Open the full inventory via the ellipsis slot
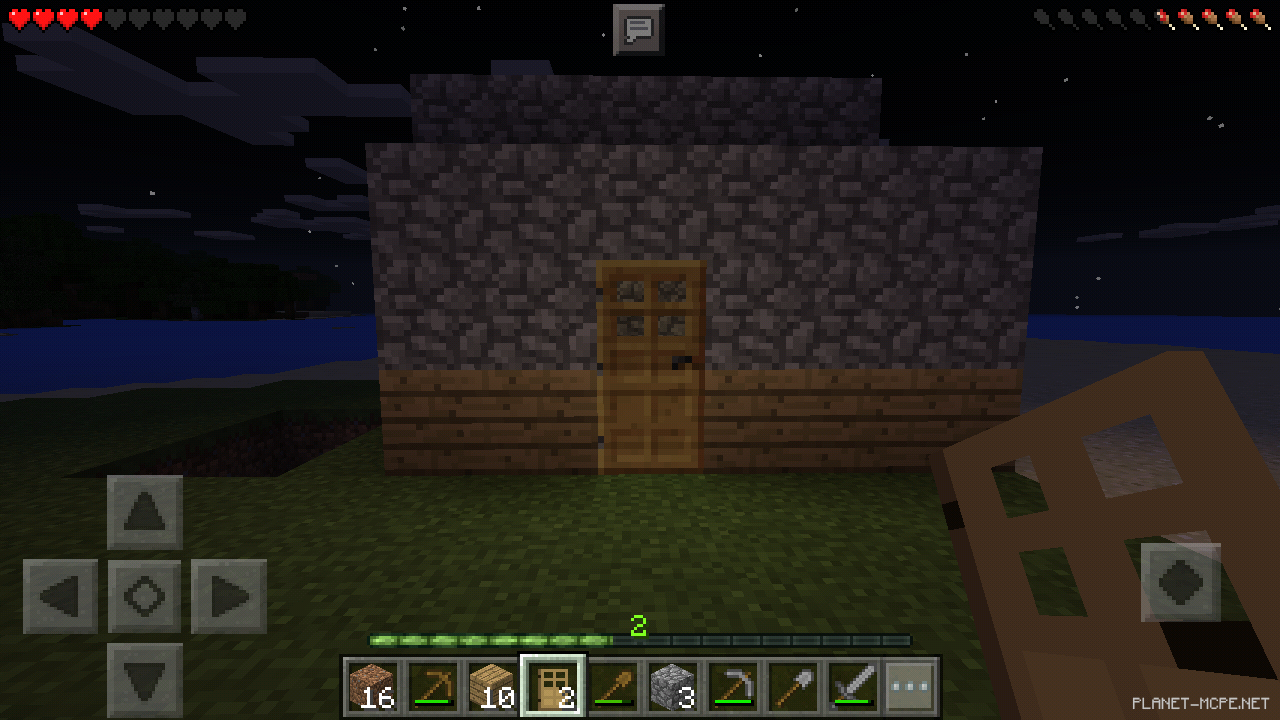Image resolution: width=1280 pixels, height=720 pixels. click(910, 684)
